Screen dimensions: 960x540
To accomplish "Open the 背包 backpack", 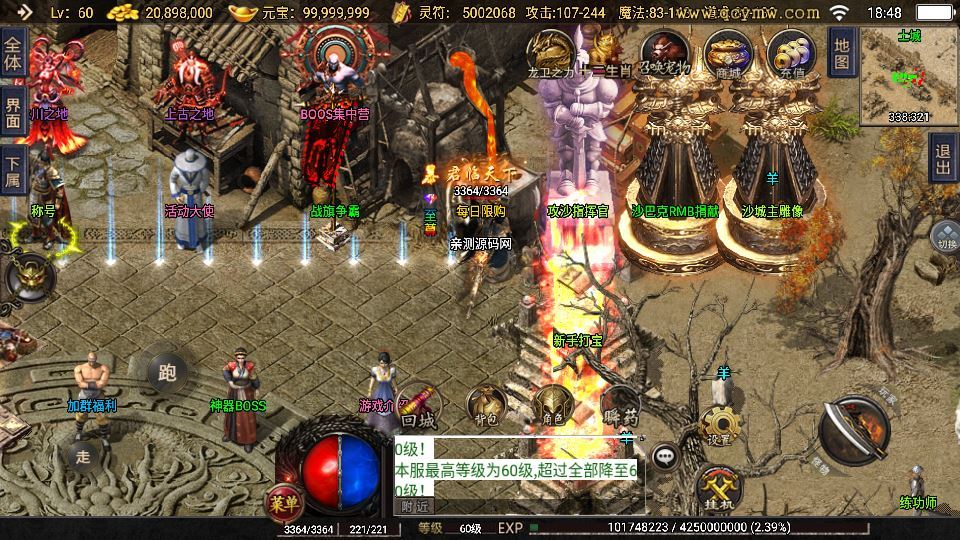I will [x=487, y=405].
